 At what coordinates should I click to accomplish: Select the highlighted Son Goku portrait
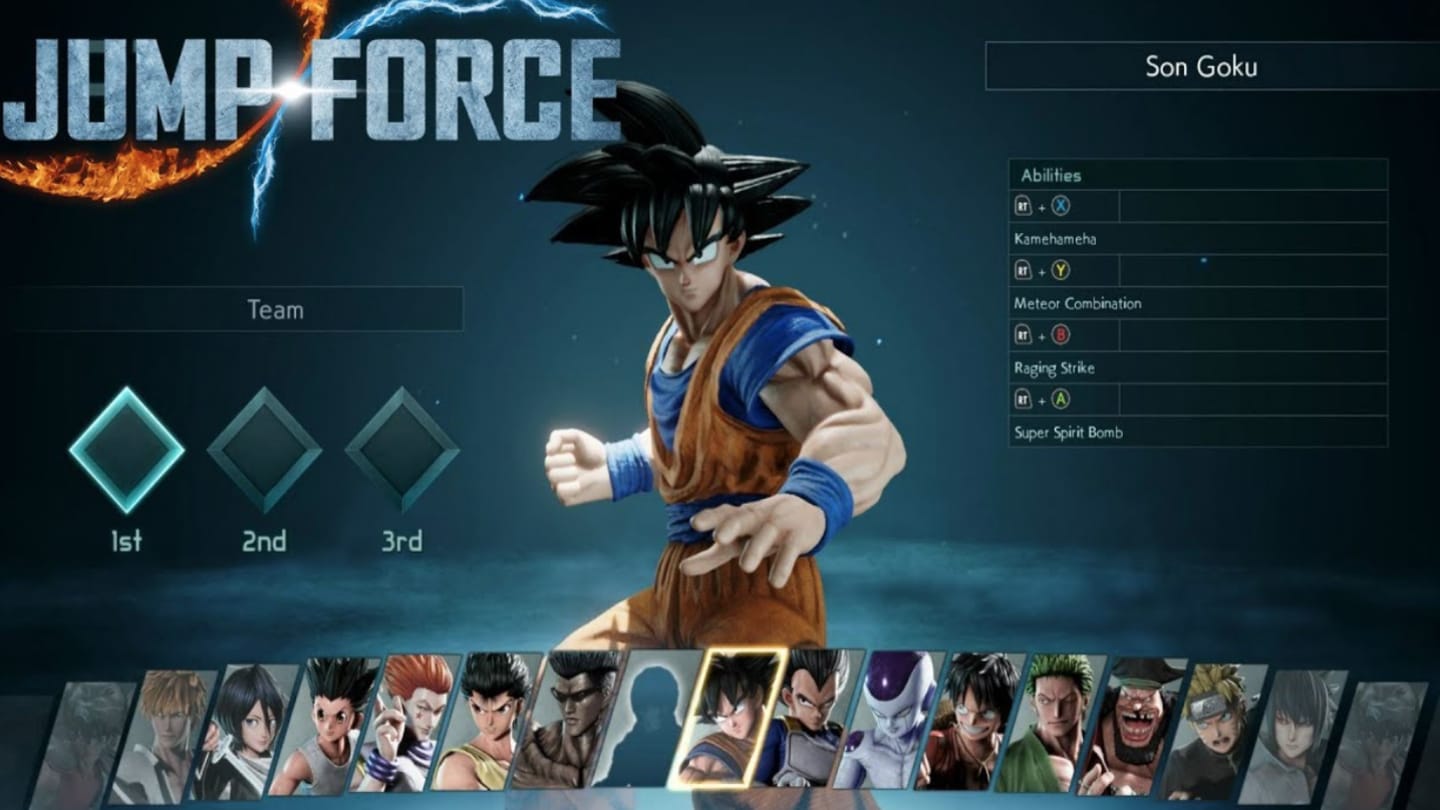pyautogui.click(x=728, y=718)
